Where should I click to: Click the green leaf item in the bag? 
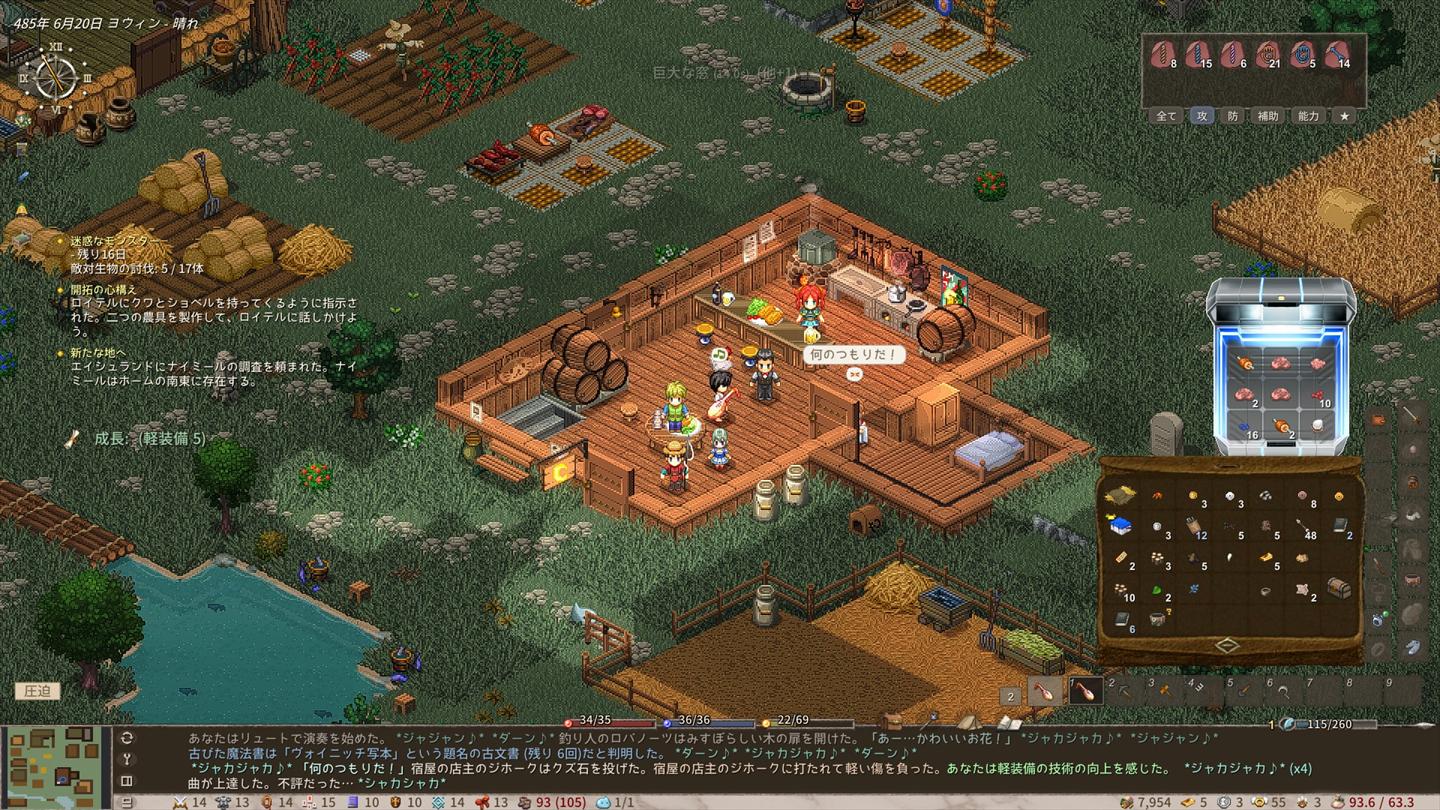point(1157,588)
